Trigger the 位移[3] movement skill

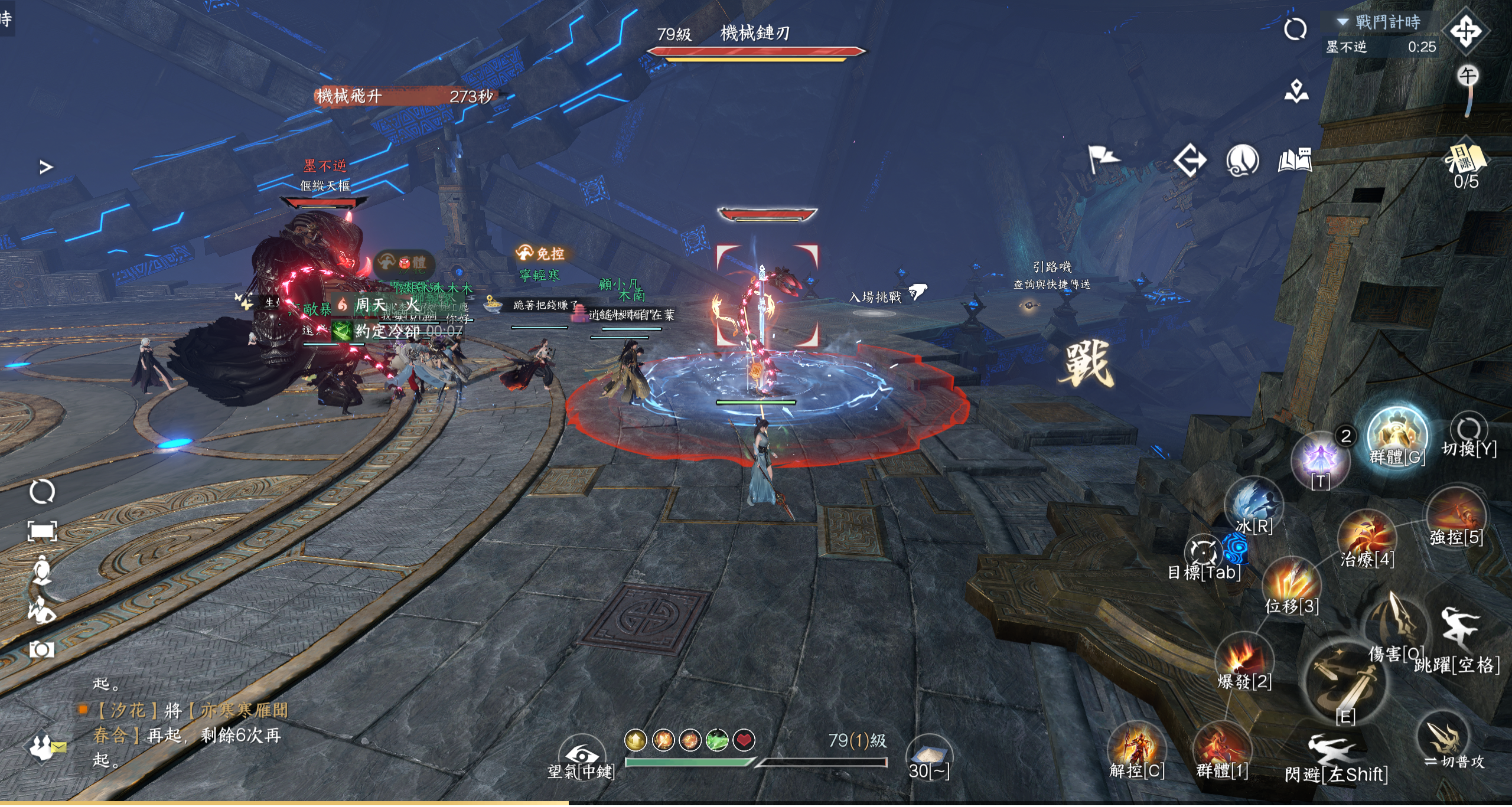click(1292, 586)
